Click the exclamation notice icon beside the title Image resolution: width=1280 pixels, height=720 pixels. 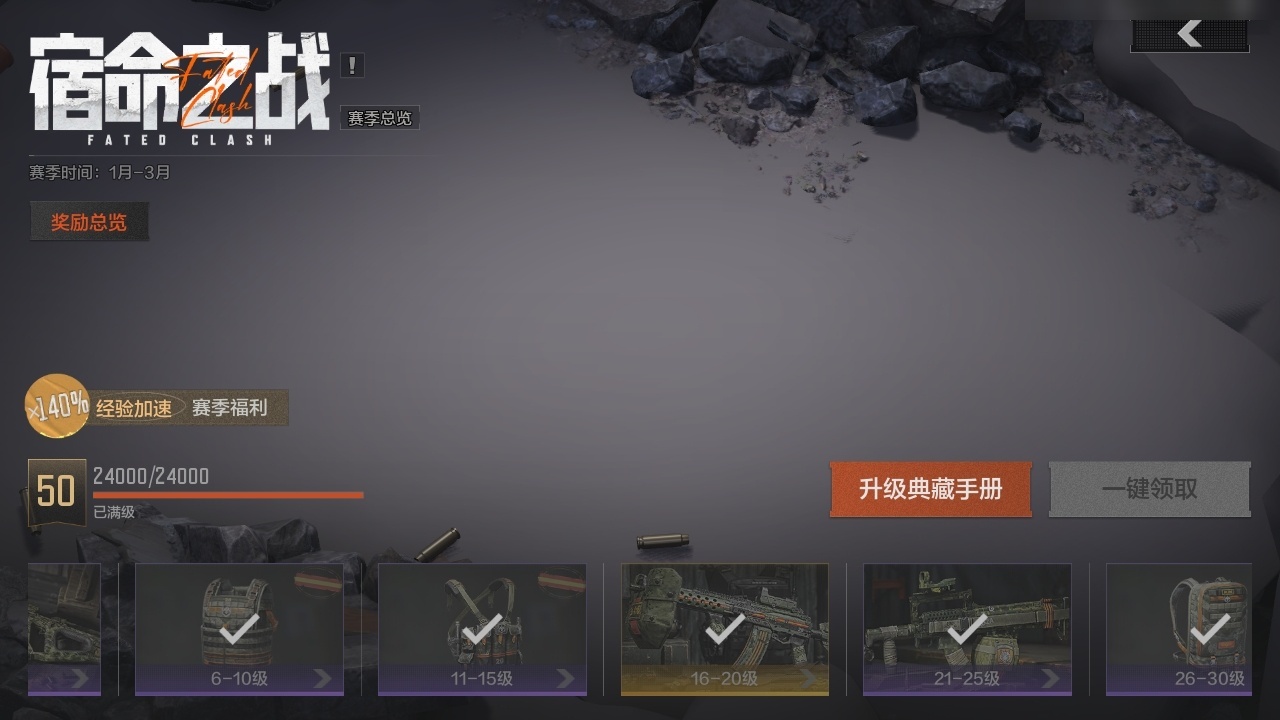(x=352, y=65)
